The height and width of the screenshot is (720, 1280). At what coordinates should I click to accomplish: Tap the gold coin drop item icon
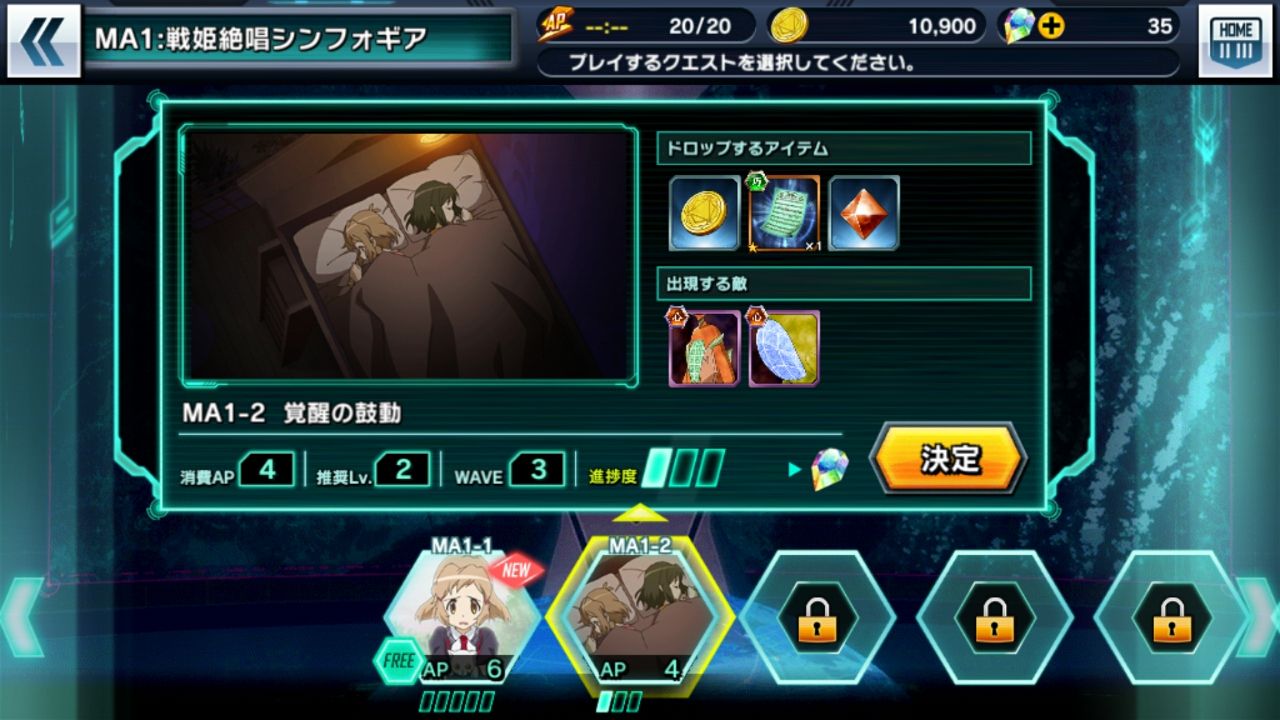703,213
